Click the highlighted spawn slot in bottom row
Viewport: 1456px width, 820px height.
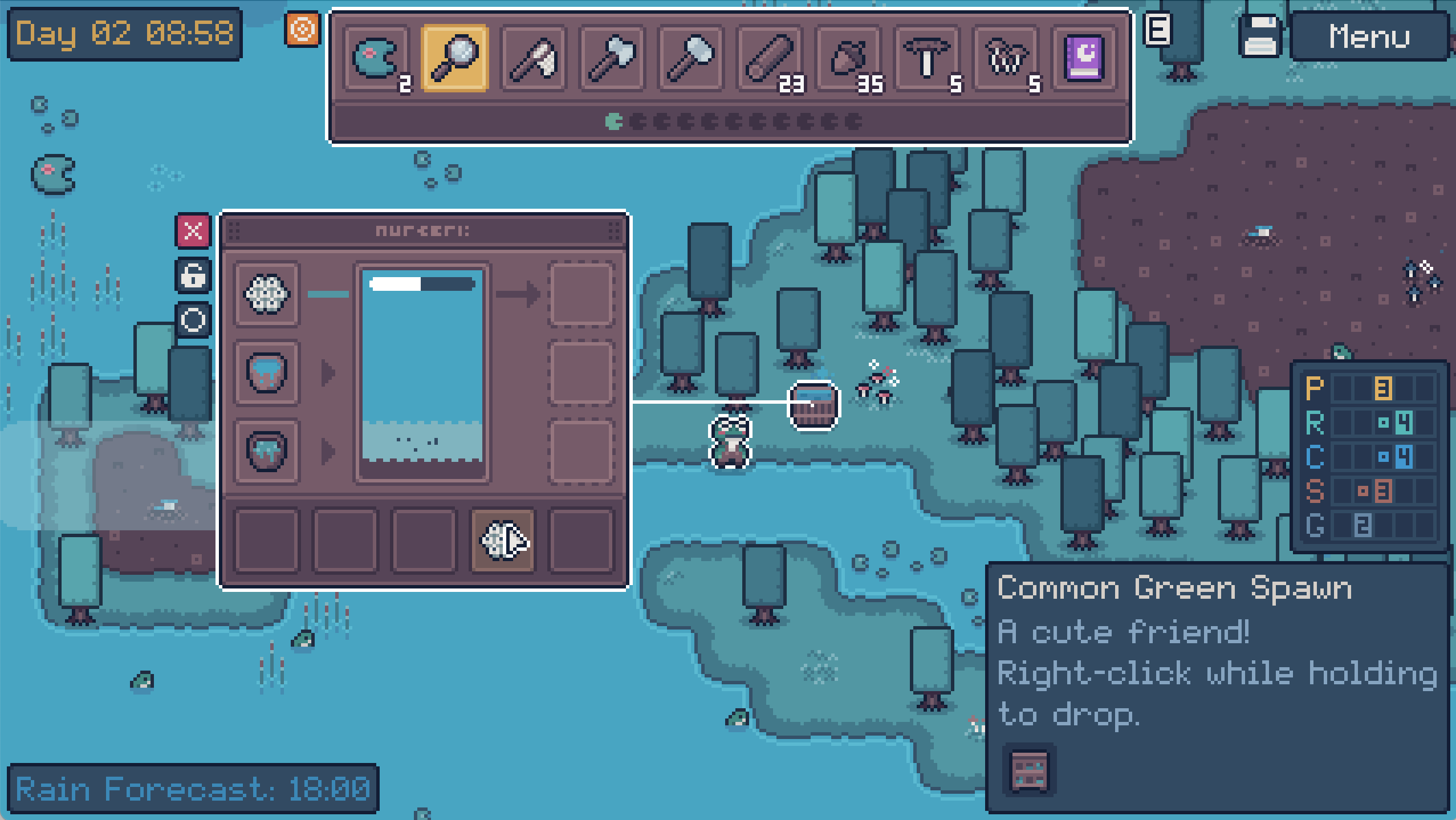(x=502, y=540)
